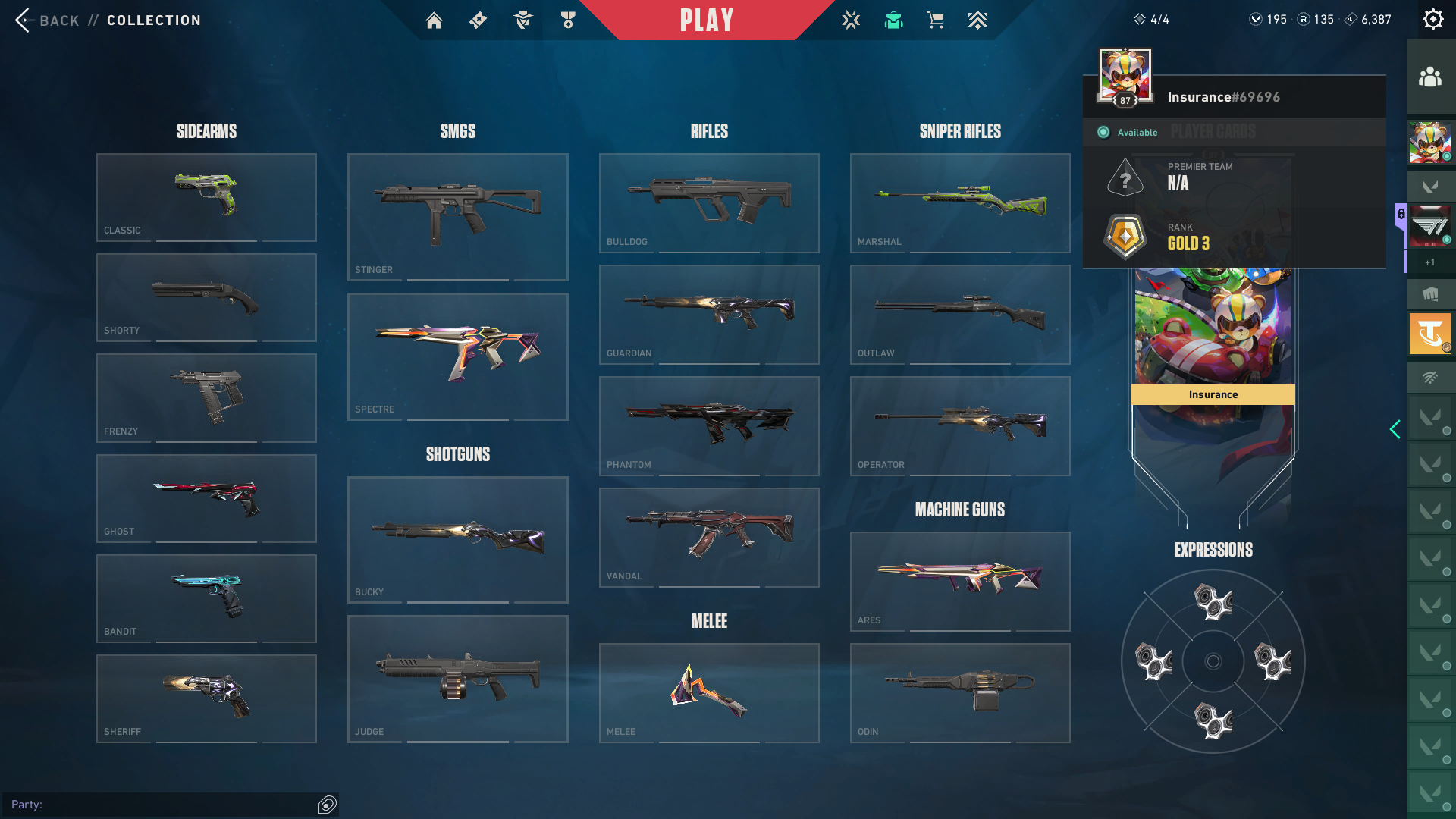This screenshot has width=1456, height=819.
Task: Click the party chat input box
Action: coord(163,805)
